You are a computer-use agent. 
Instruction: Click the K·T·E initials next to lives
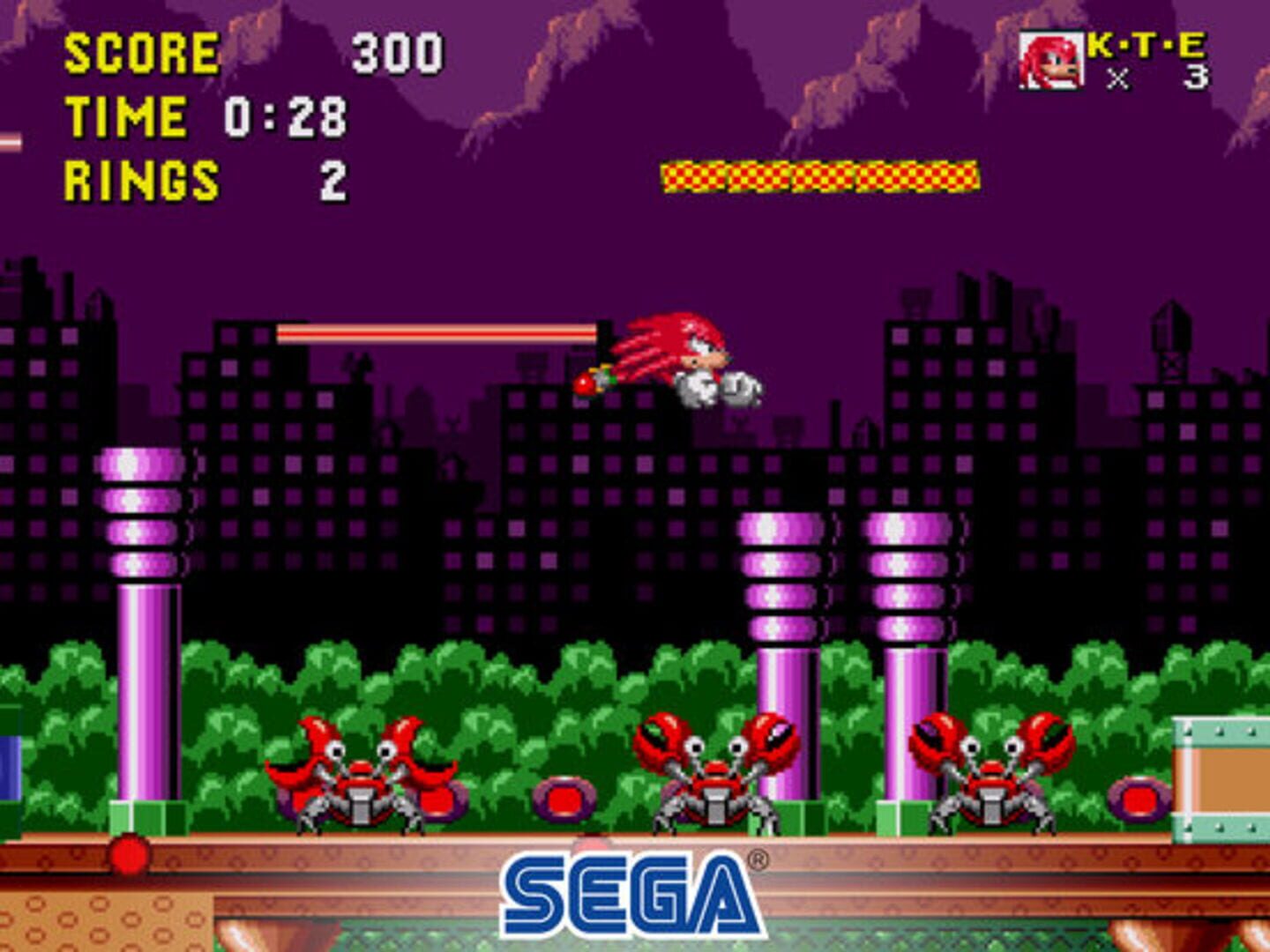coord(1147,44)
